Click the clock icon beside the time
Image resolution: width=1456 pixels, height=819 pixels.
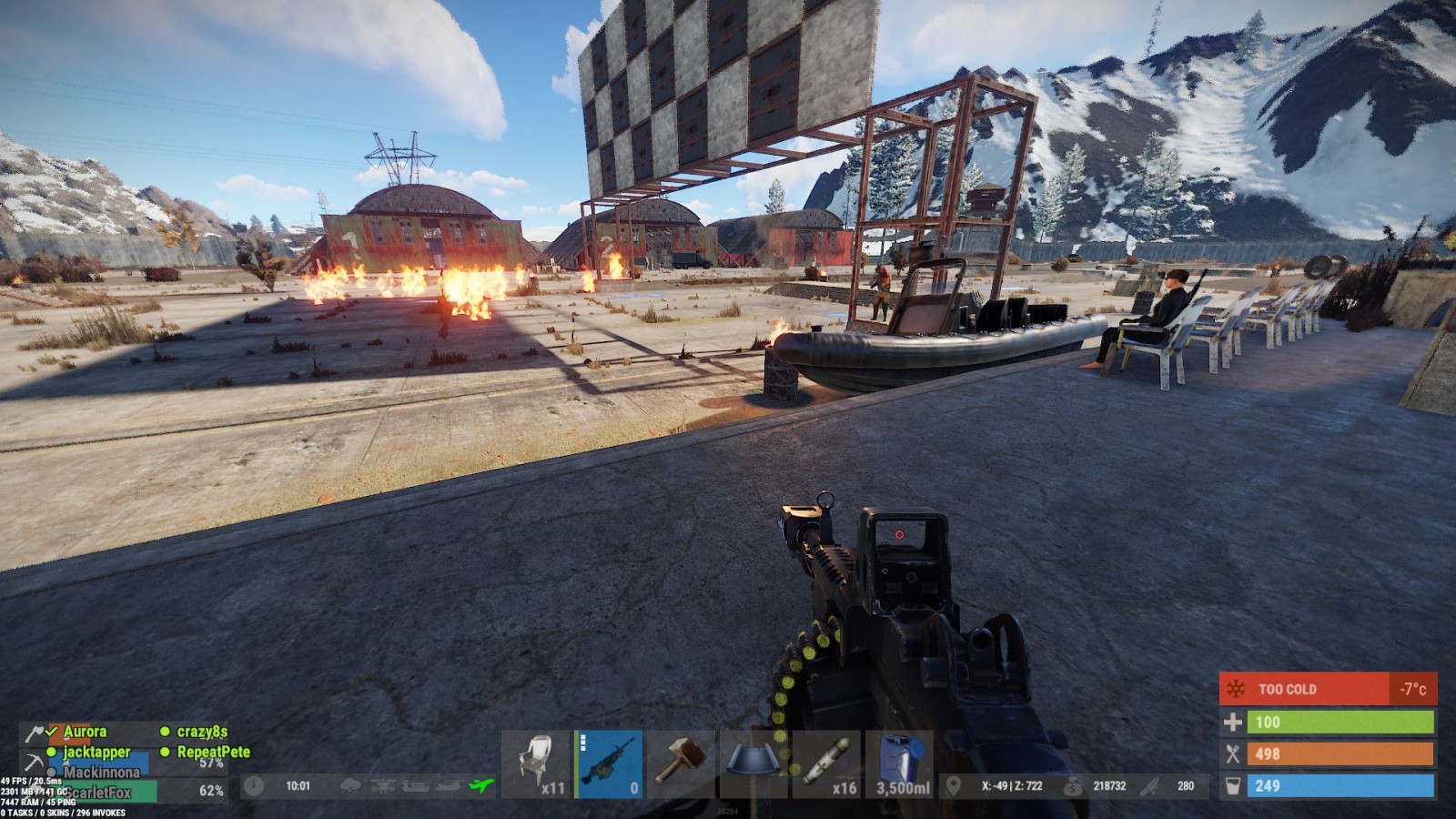(x=254, y=785)
